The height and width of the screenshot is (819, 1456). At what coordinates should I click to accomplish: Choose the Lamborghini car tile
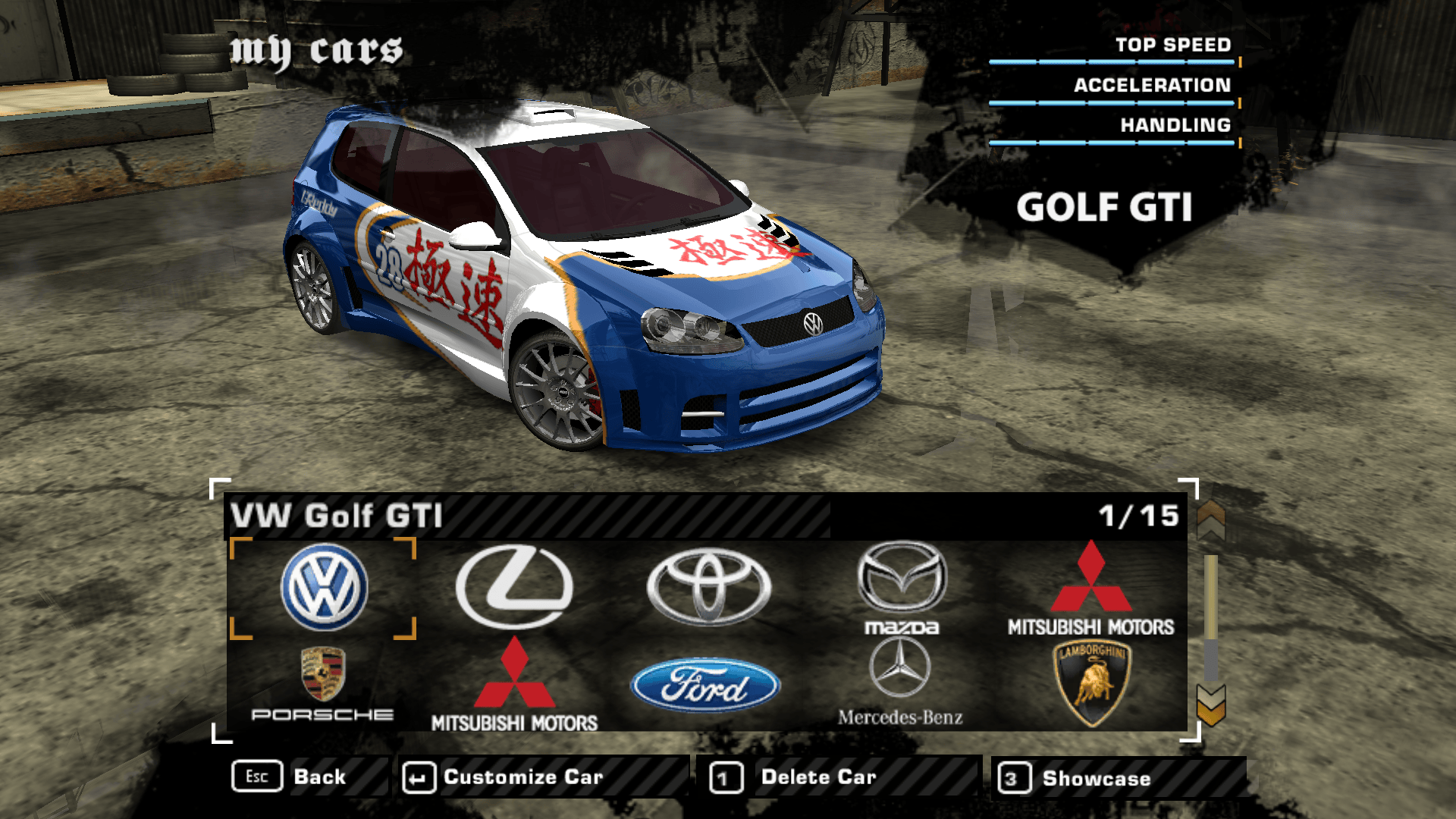[1091, 682]
